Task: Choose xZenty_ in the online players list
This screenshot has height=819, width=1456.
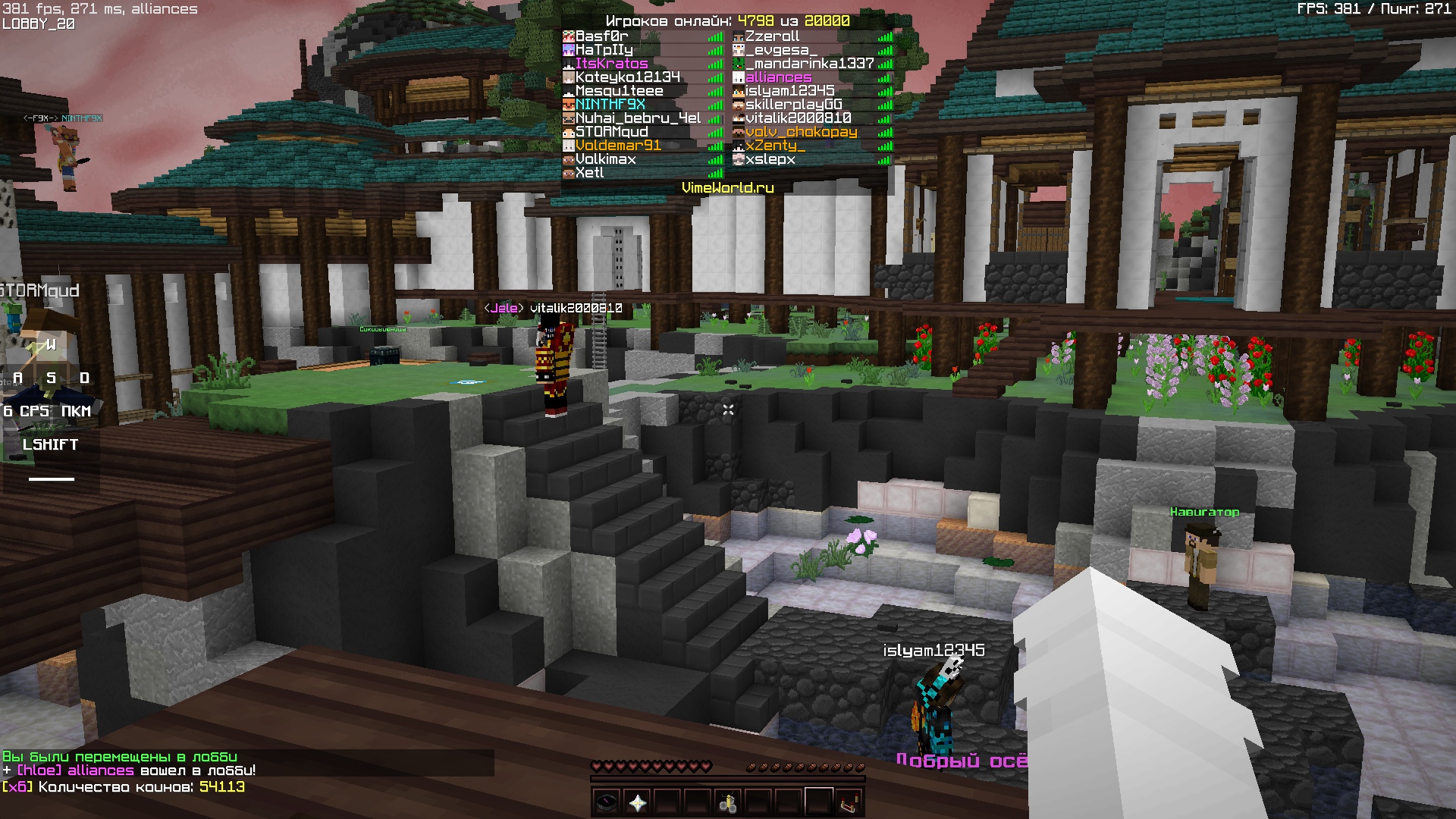Action: [775, 146]
